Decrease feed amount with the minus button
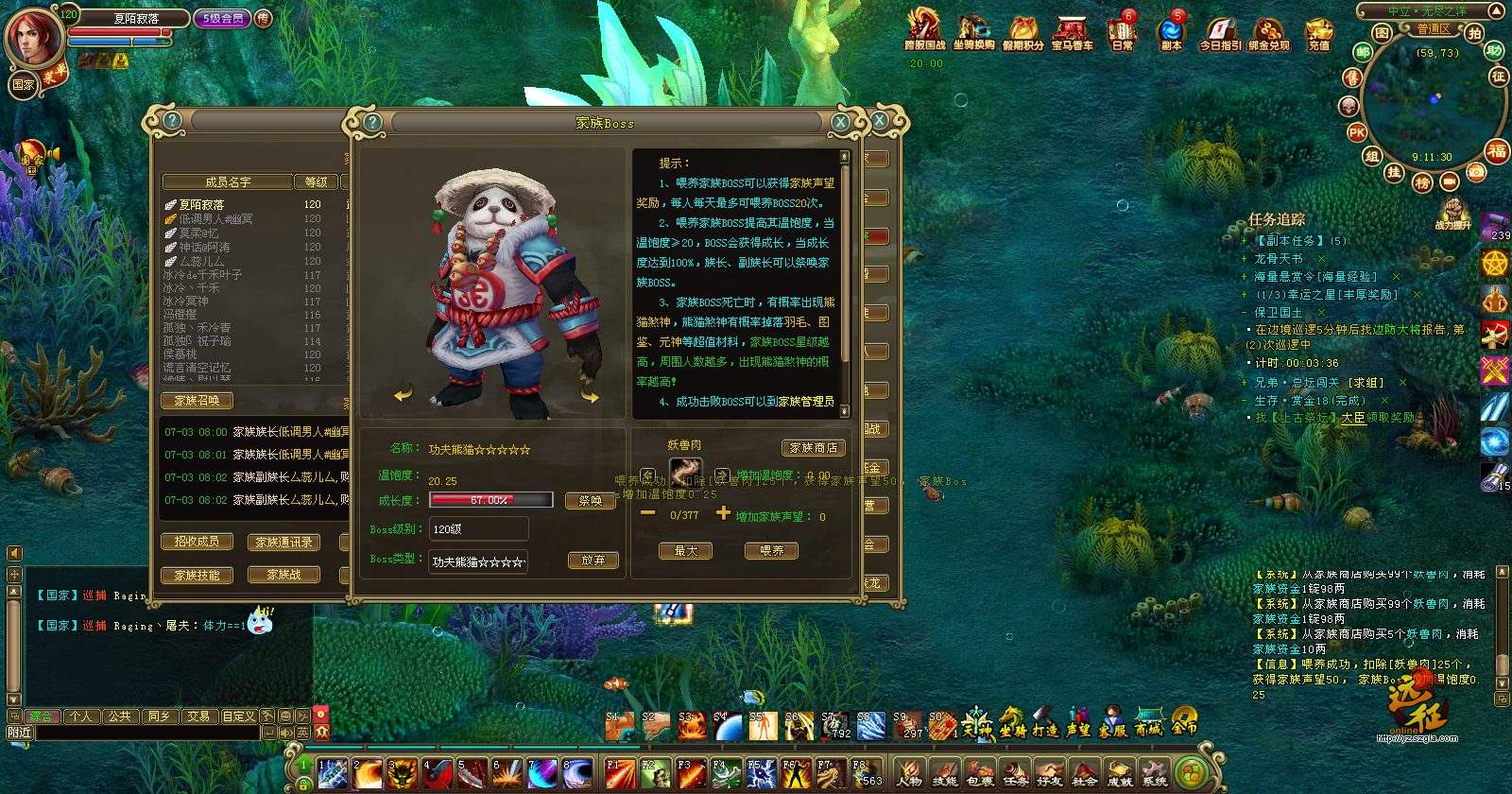1512x794 pixels. [648, 513]
